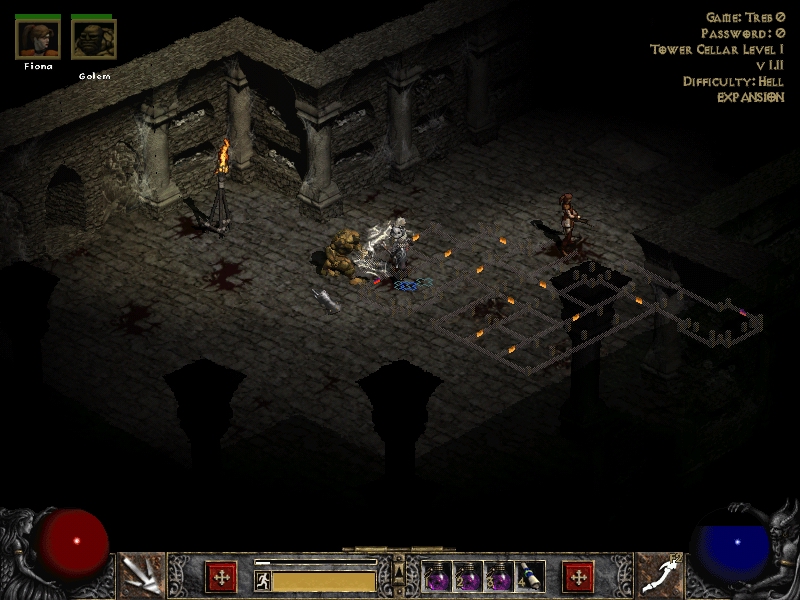The height and width of the screenshot is (600, 800).
Task: Expand the mini menu arrow on the panel
Action: coord(399,572)
